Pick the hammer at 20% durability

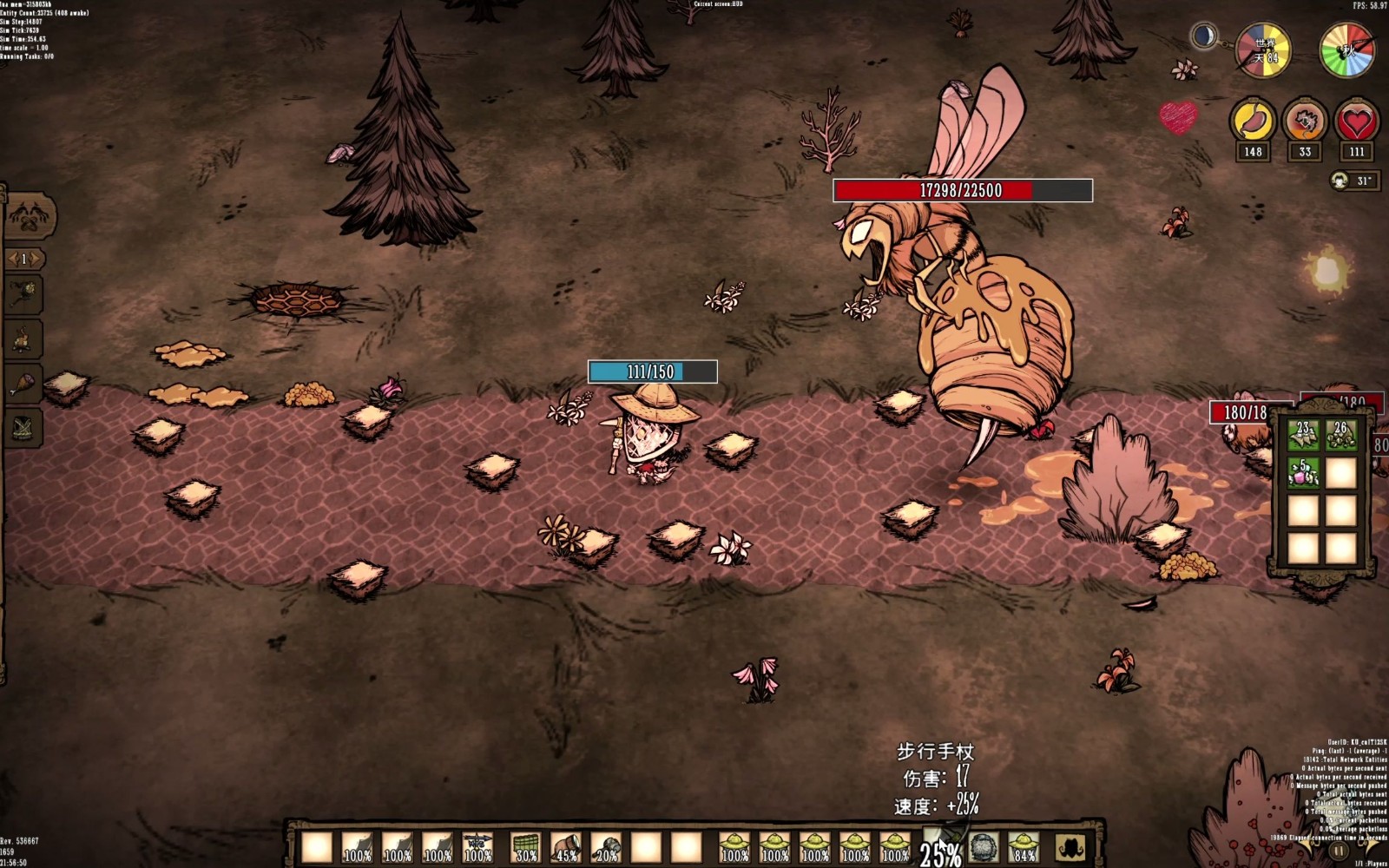coord(606,847)
